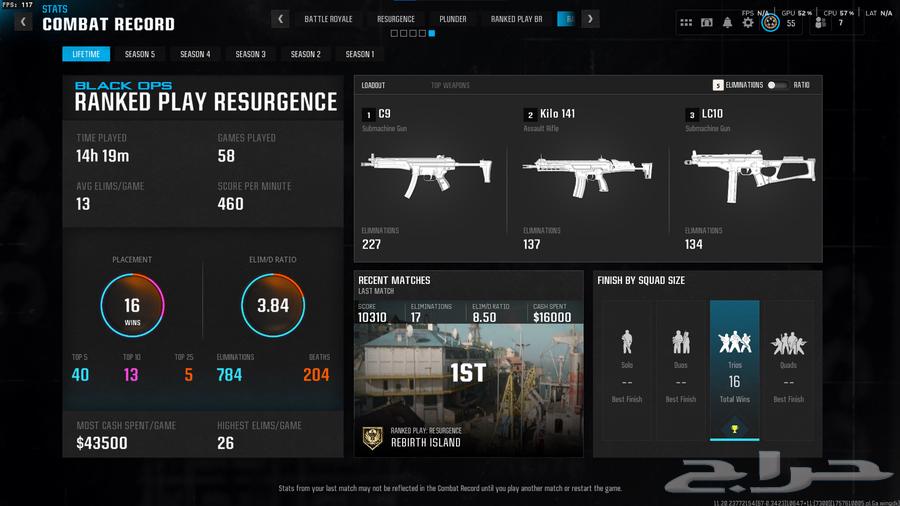The image size is (900, 506).
Task: Click the left arrow of the mode tabs
Action: tap(281, 19)
